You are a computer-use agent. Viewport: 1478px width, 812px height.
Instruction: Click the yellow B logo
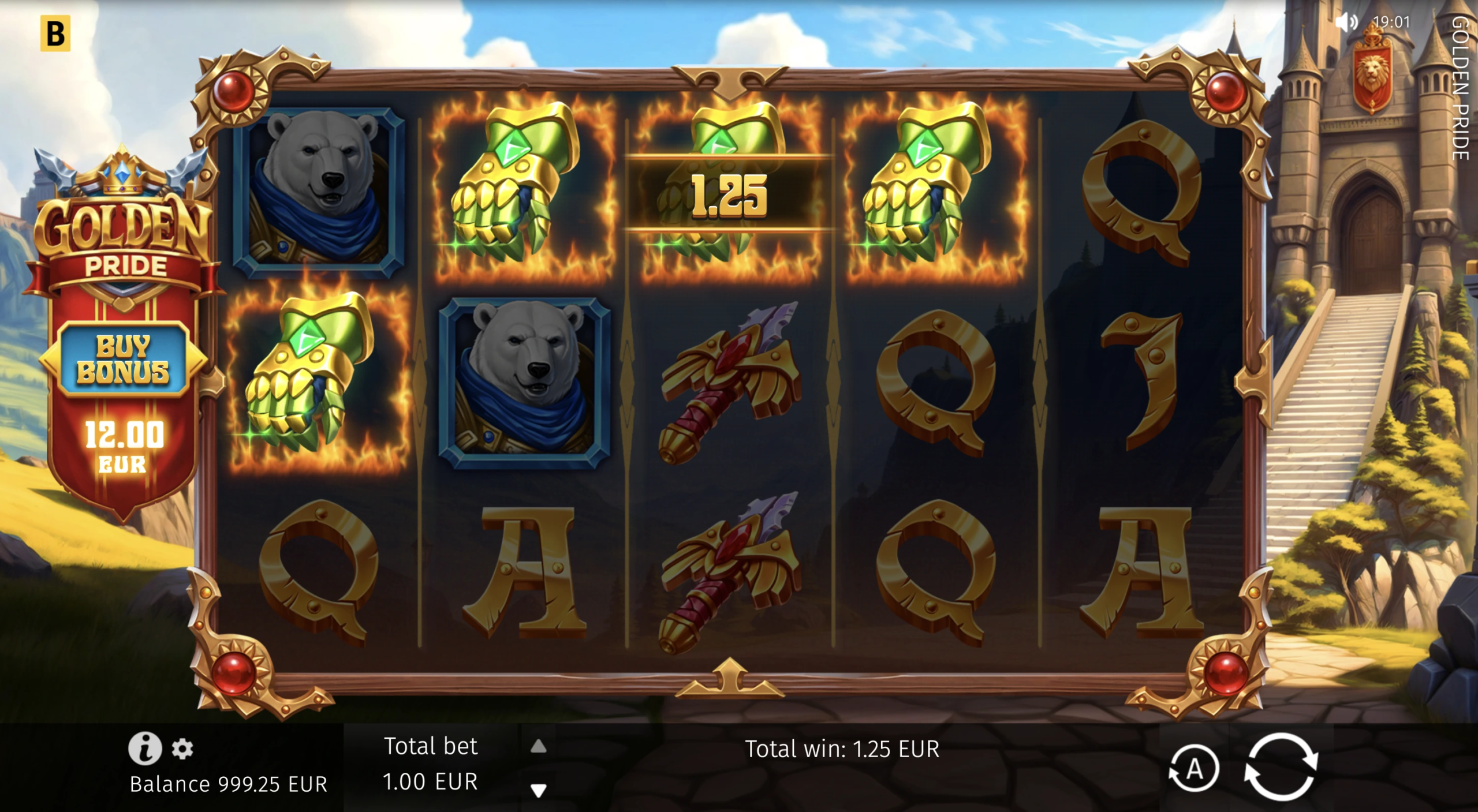click(55, 33)
